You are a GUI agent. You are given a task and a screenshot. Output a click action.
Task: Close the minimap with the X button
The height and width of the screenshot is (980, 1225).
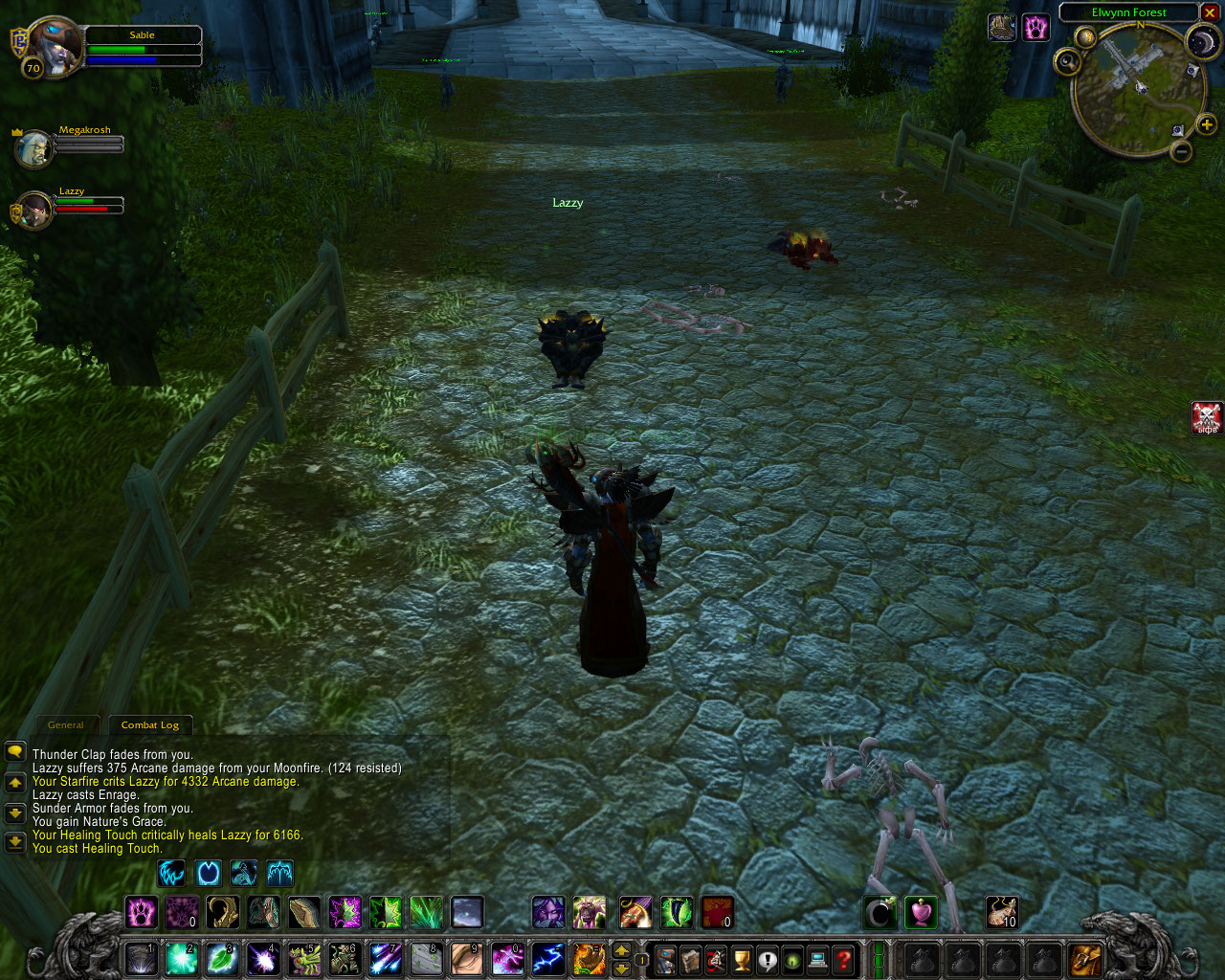(1211, 12)
